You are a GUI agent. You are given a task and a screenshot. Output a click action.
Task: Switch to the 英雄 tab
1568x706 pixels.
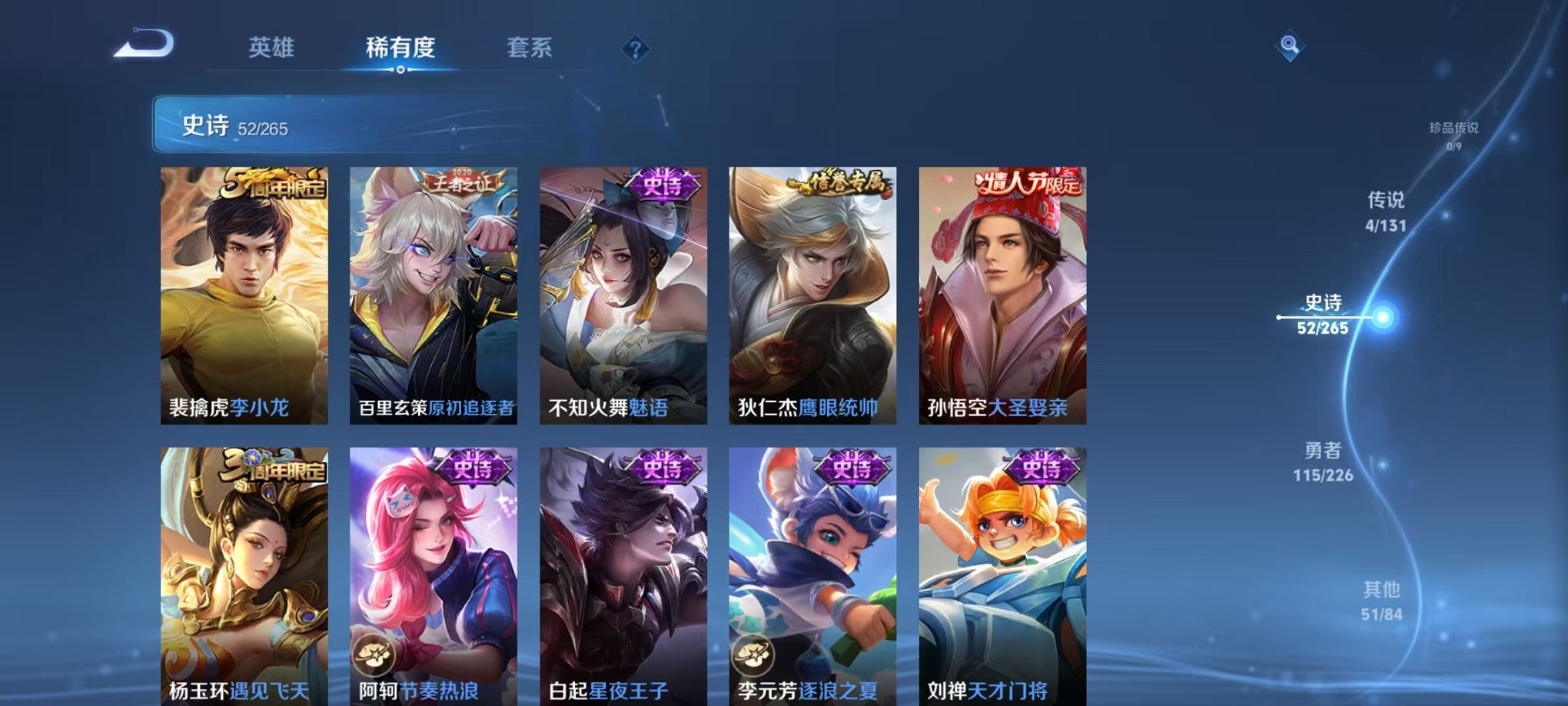(273, 48)
